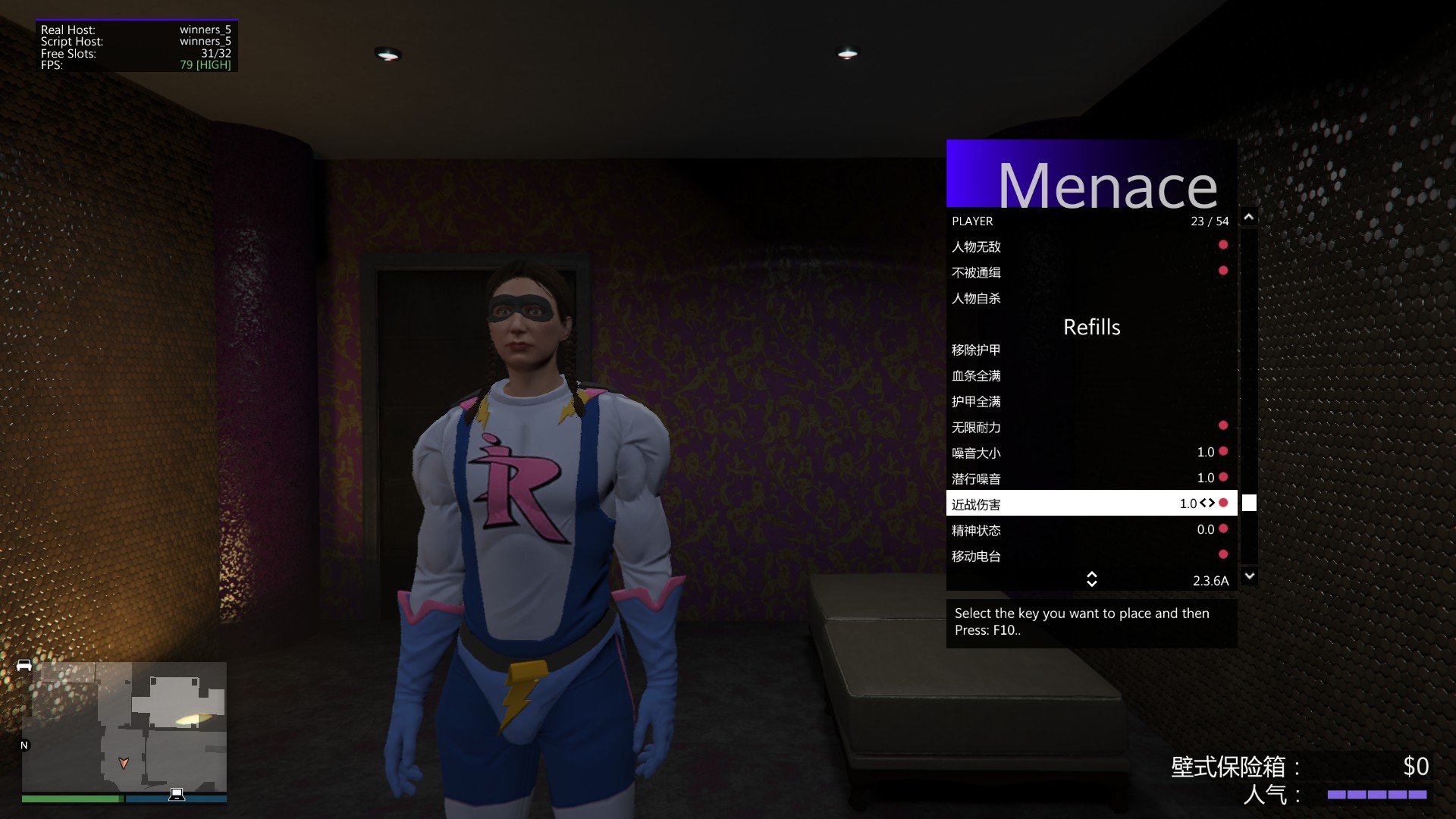Click the minimap
The image size is (1456, 819).
(x=124, y=726)
